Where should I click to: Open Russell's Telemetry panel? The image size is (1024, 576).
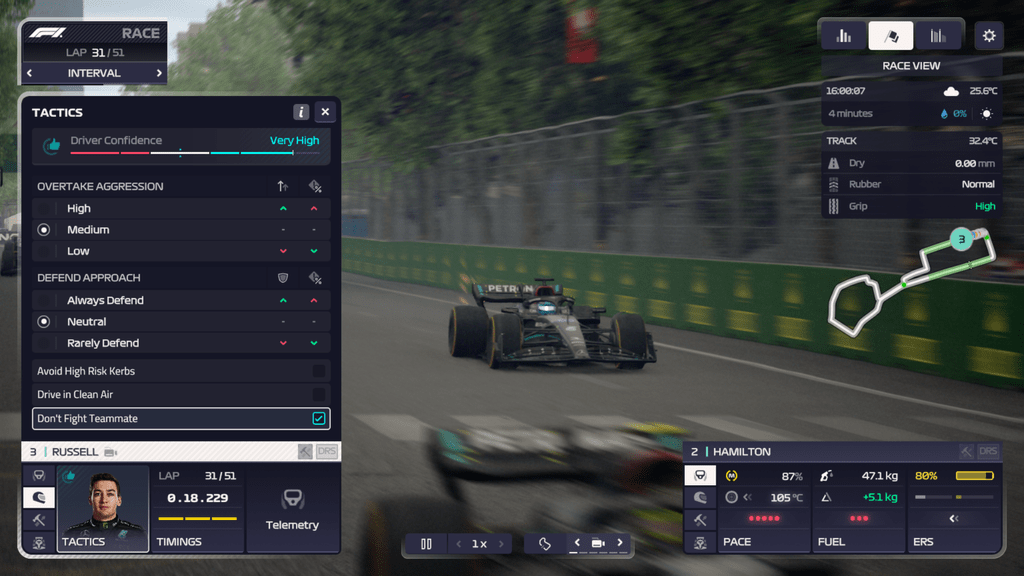[292, 508]
